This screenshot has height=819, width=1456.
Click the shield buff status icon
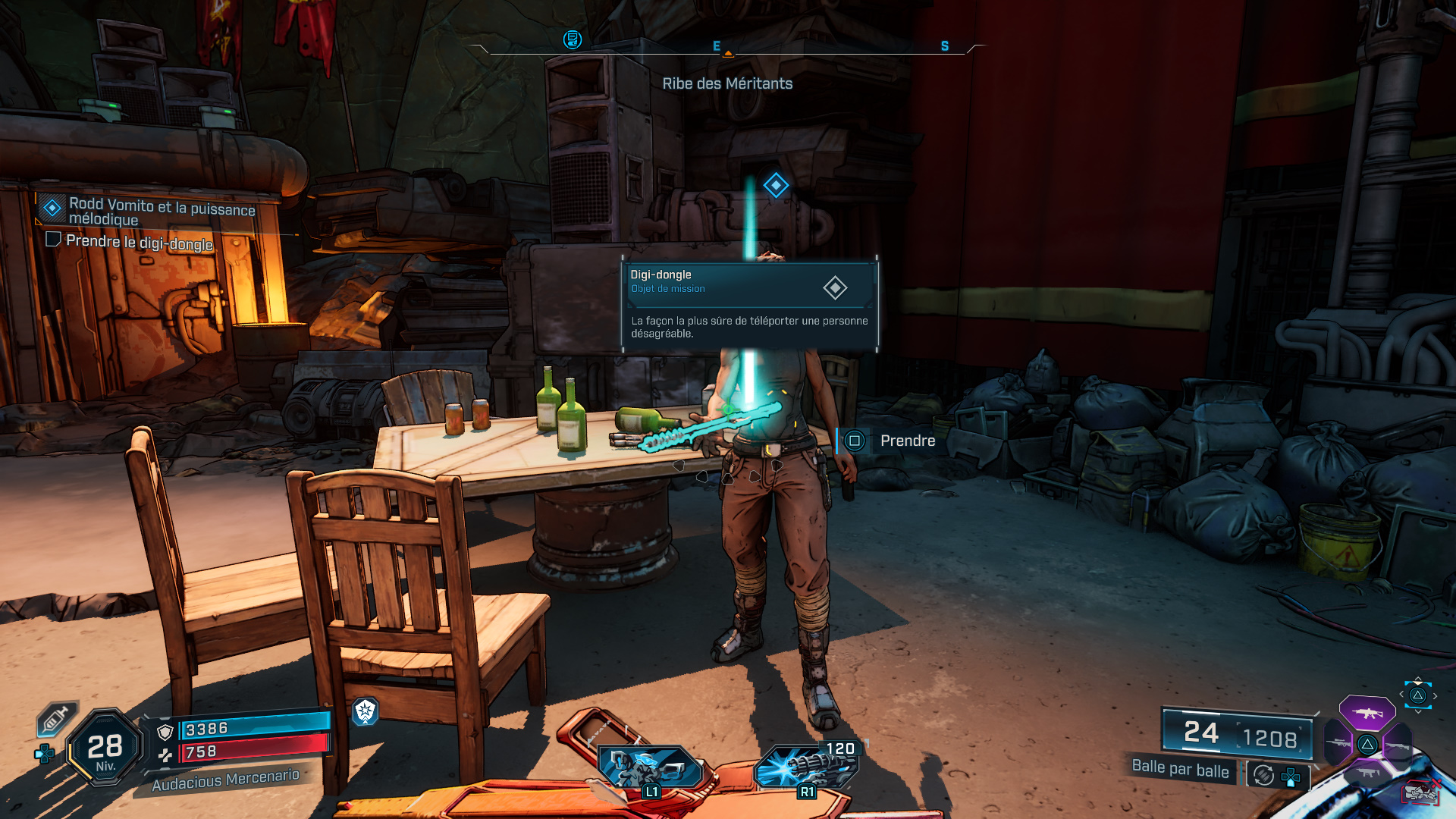(x=366, y=711)
